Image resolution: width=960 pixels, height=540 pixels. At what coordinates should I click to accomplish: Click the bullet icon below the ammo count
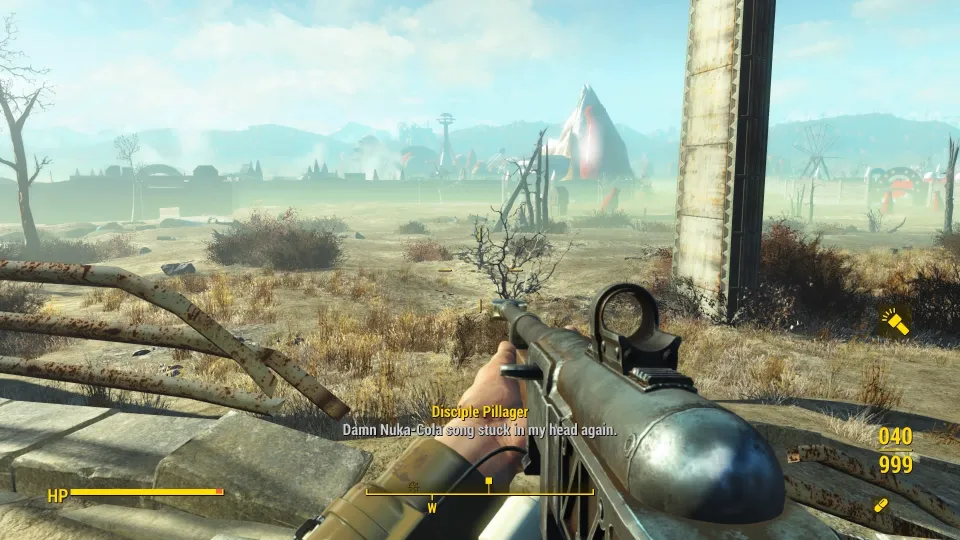point(881,504)
